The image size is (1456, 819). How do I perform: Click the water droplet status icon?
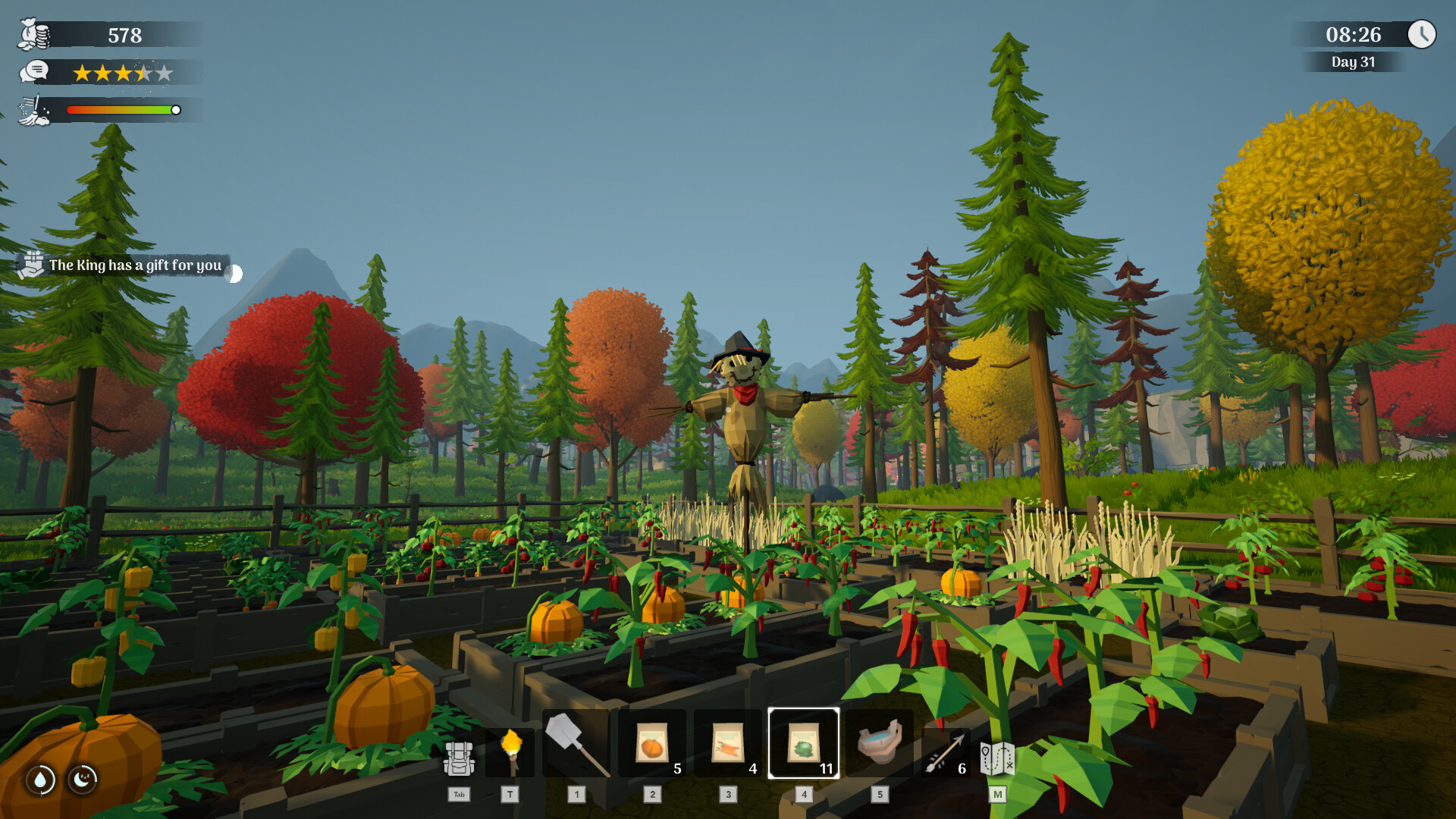click(x=41, y=779)
